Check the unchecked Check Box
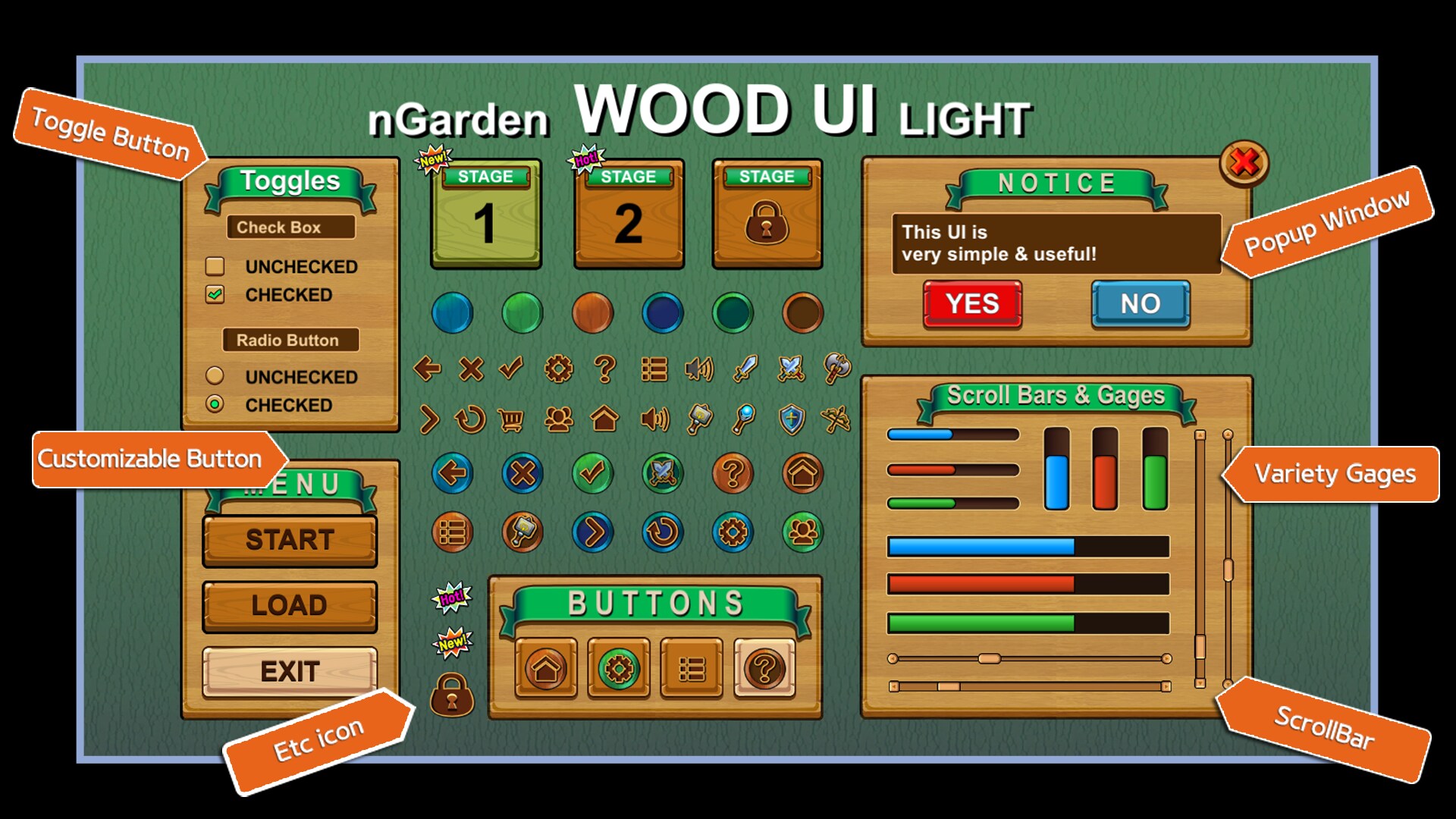Image resolution: width=1456 pixels, height=819 pixels. pyautogui.click(x=215, y=267)
